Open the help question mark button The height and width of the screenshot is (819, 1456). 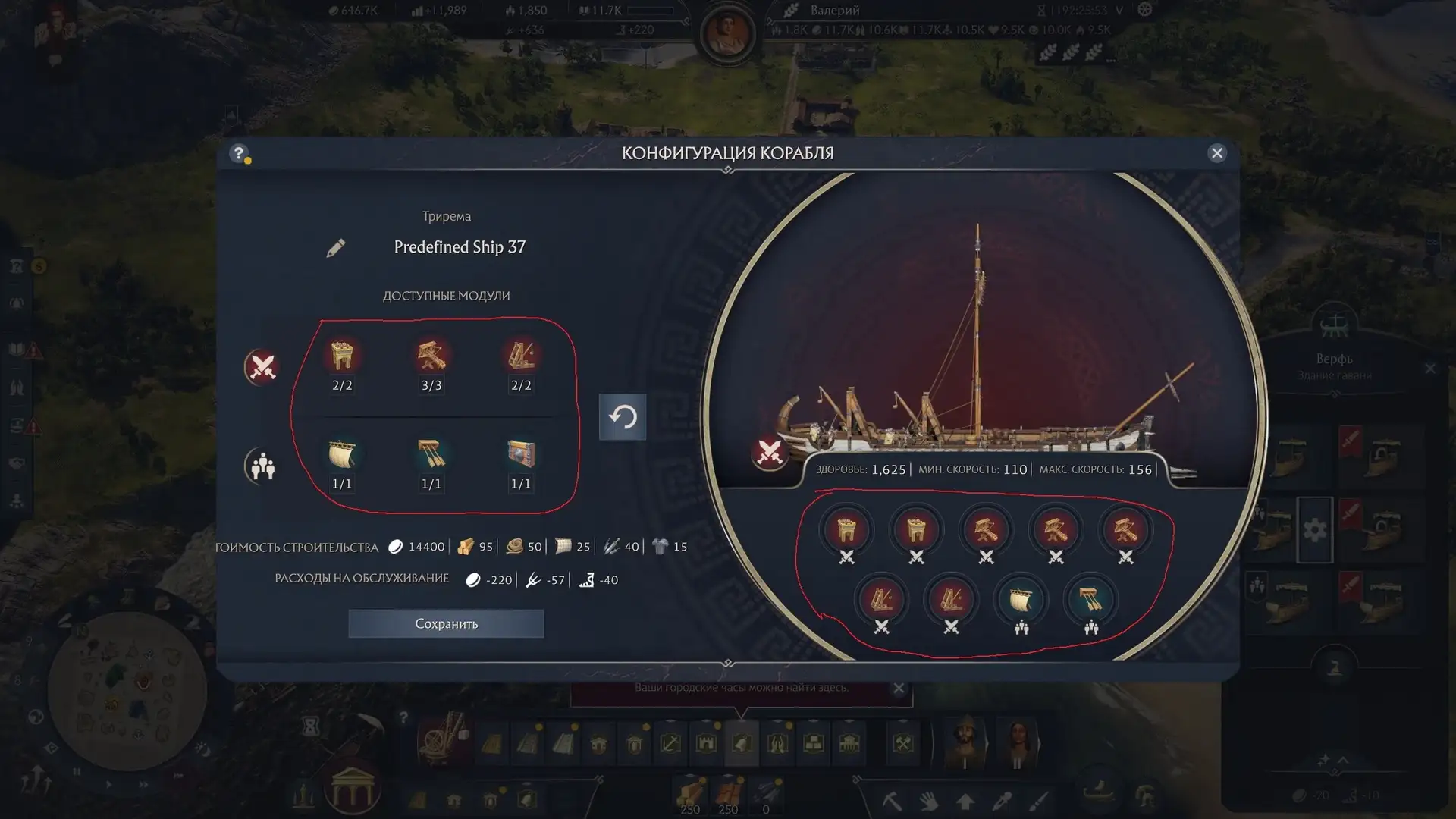point(239,153)
